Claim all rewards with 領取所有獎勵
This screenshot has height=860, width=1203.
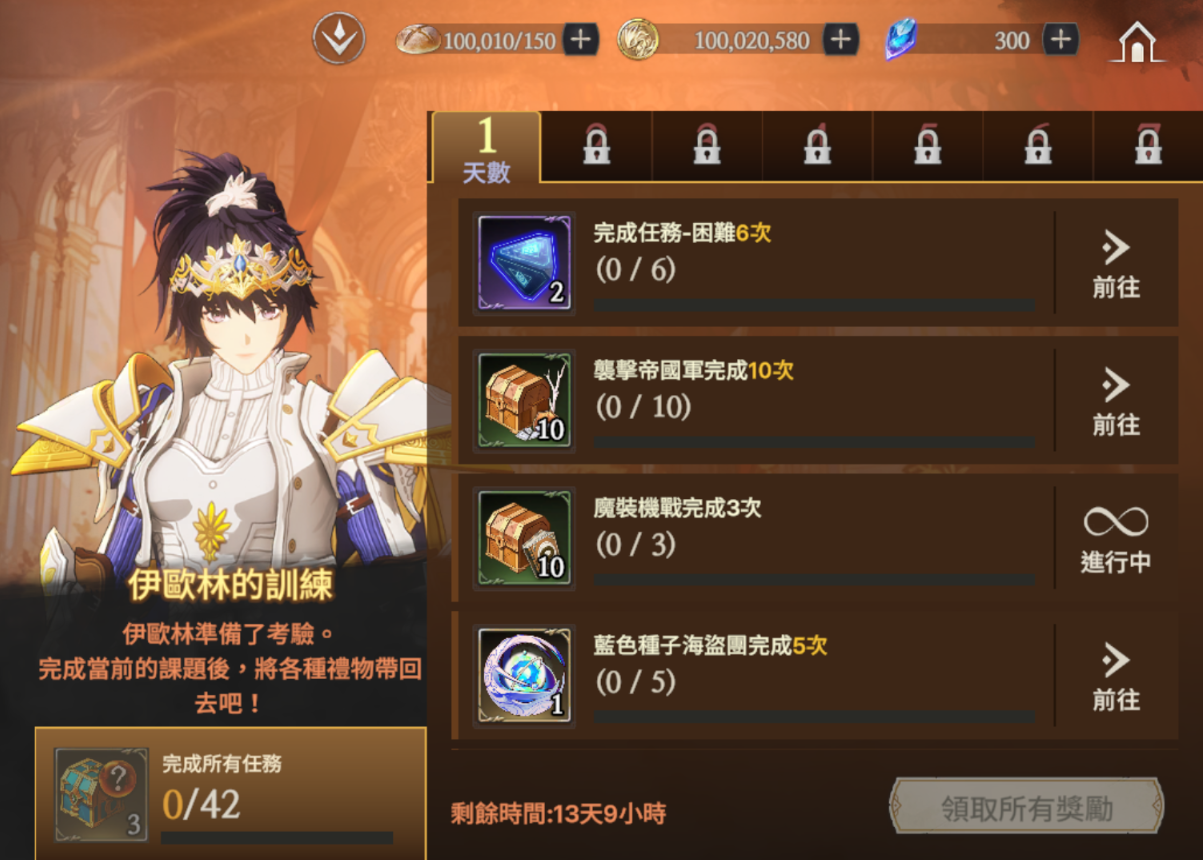[1026, 806]
